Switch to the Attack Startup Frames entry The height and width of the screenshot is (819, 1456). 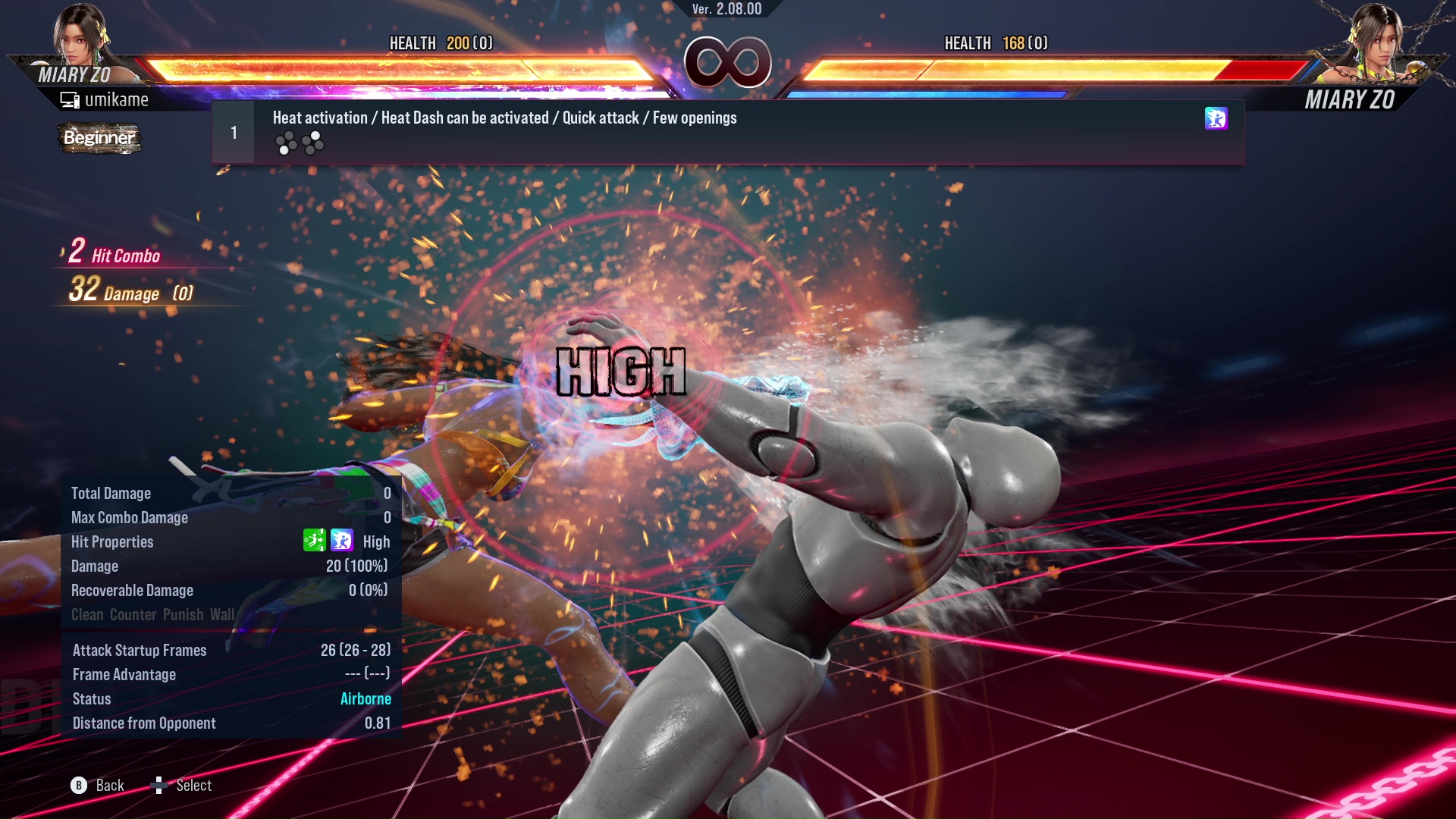[139, 650]
